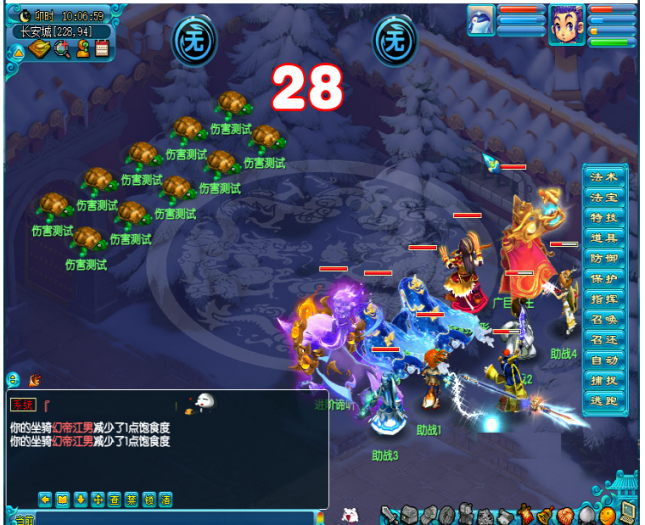The width and height of the screenshot is (645, 525).
Task: Select the 逃跑 flee command
Action: pos(604,400)
